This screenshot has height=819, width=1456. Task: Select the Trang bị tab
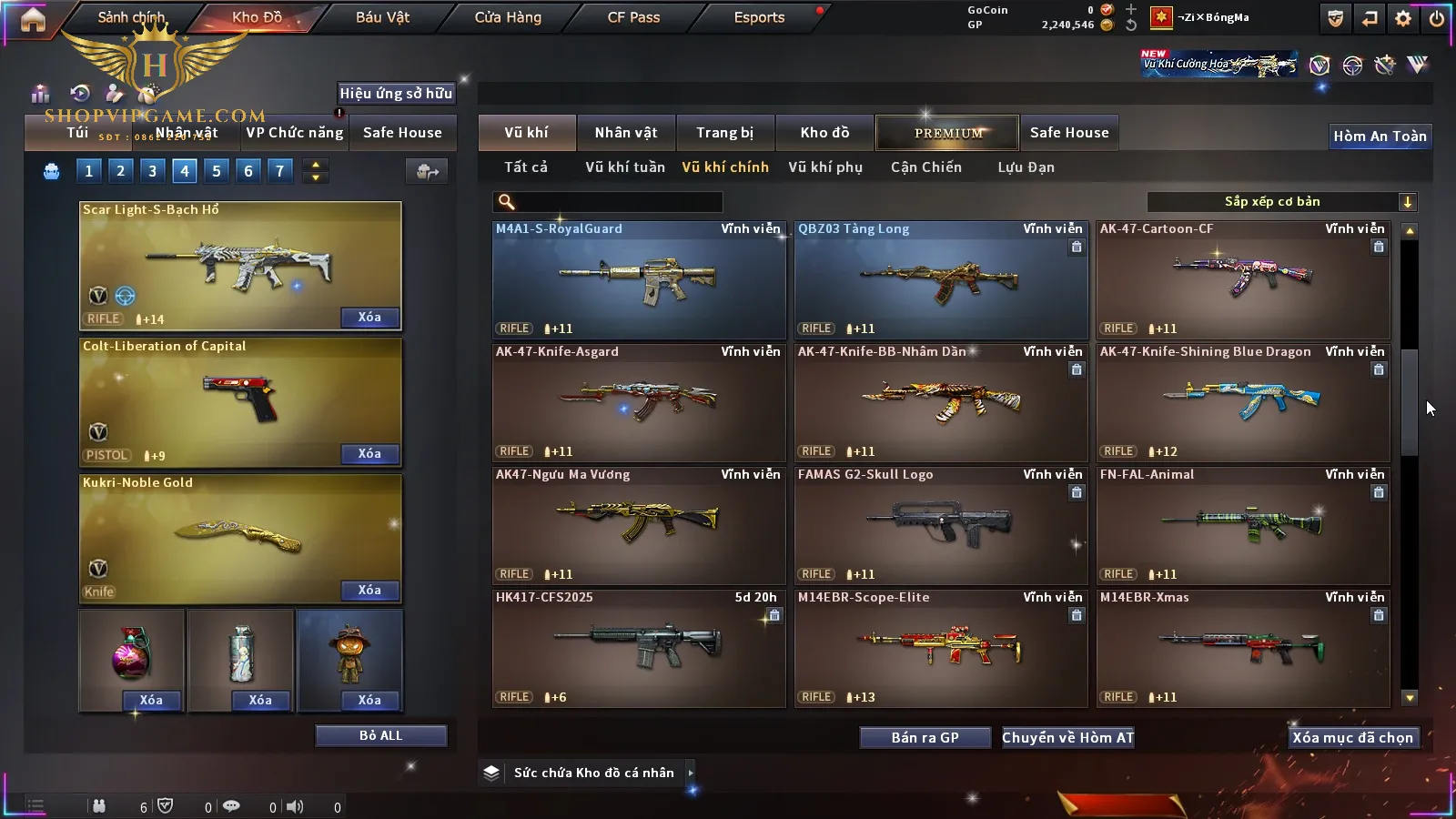[x=725, y=133]
